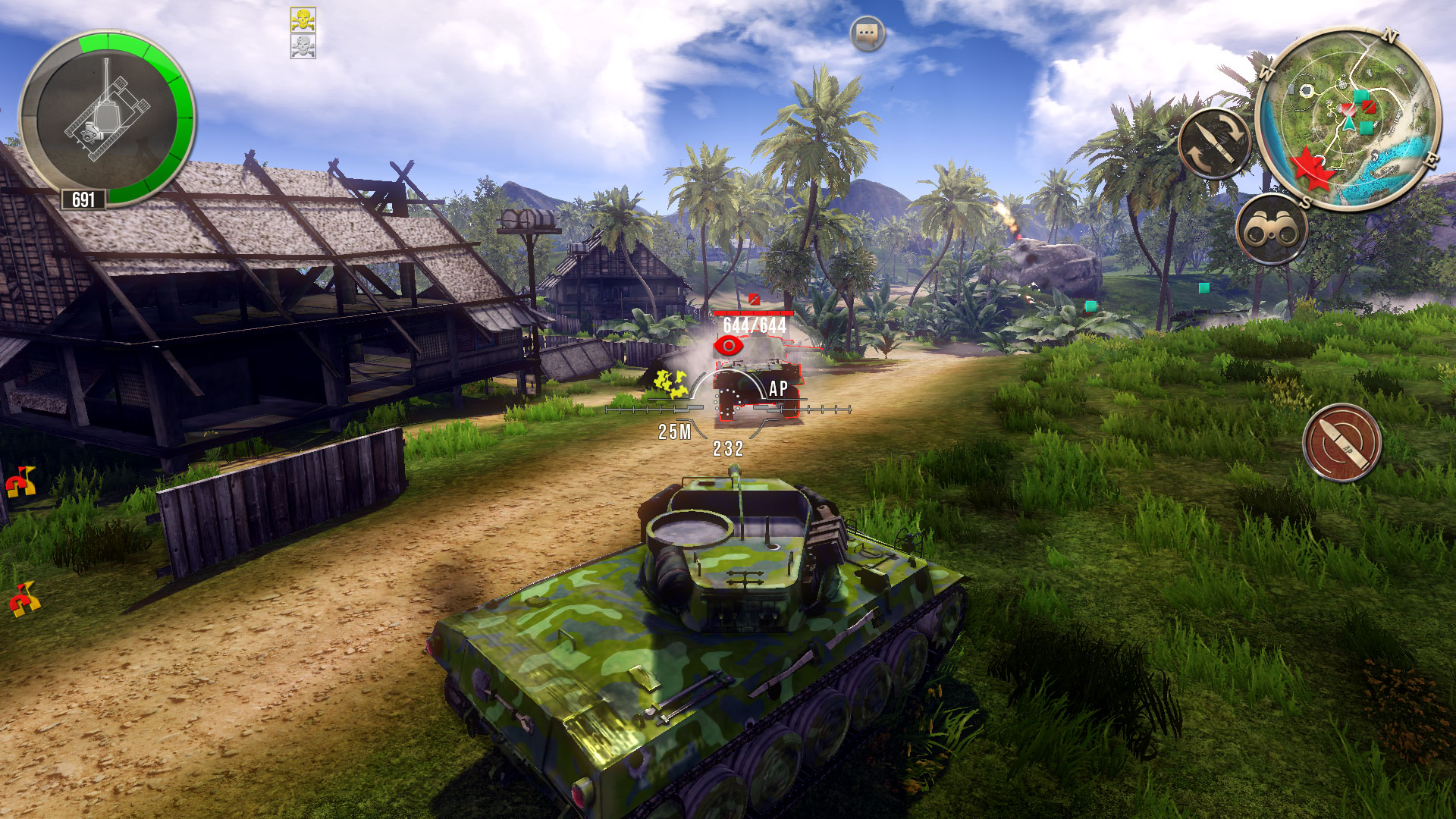The width and height of the screenshot is (1456, 819).
Task: Click the grey skull kill icon
Action: [x=303, y=46]
